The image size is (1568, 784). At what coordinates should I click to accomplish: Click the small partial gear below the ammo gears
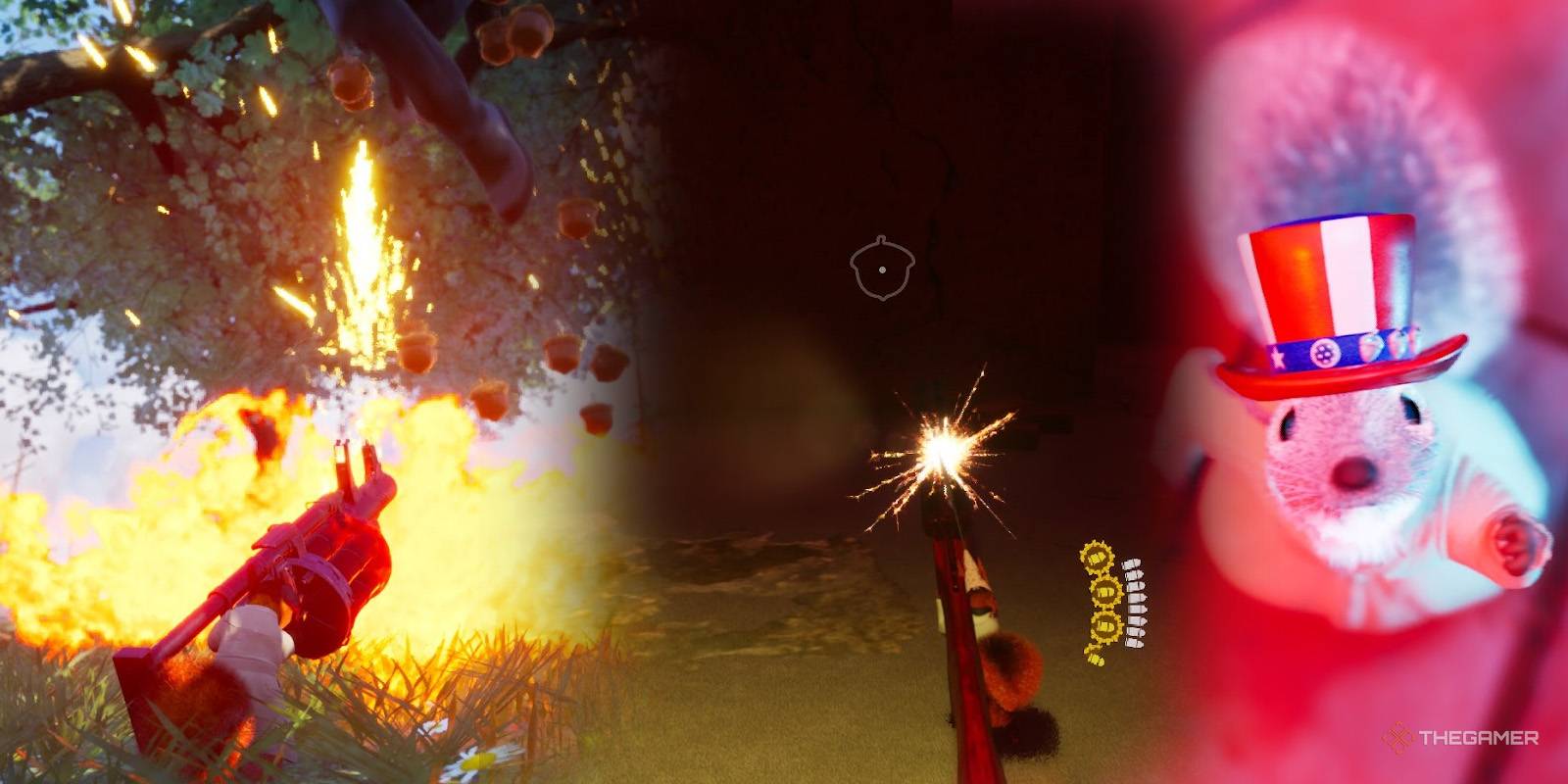(x=1096, y=657)
